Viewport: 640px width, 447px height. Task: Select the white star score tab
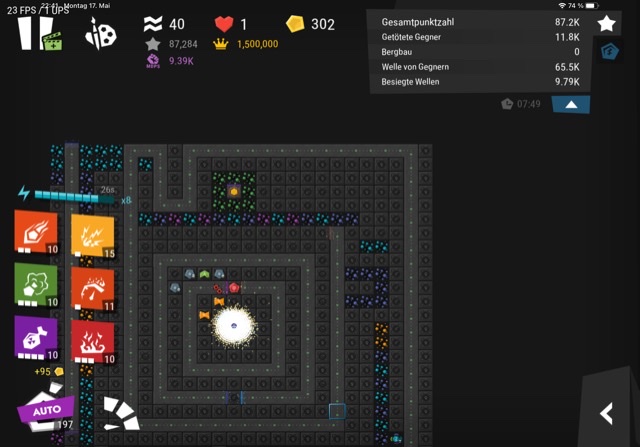(x=606, y=23)
